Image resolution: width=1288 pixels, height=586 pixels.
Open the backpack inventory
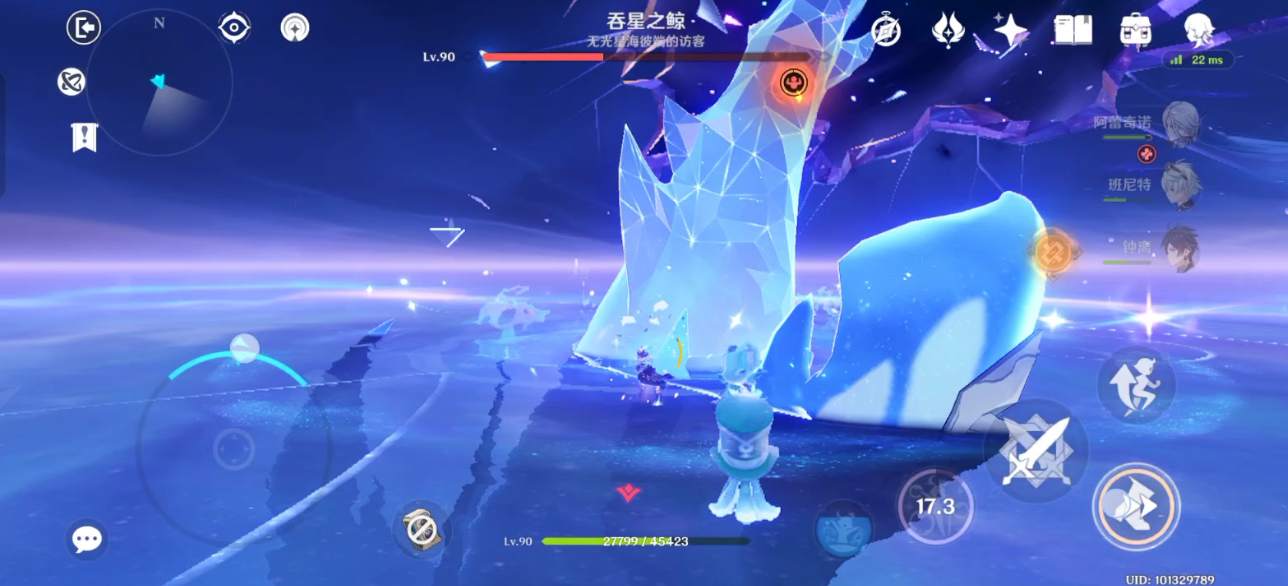click(1135, 30)
